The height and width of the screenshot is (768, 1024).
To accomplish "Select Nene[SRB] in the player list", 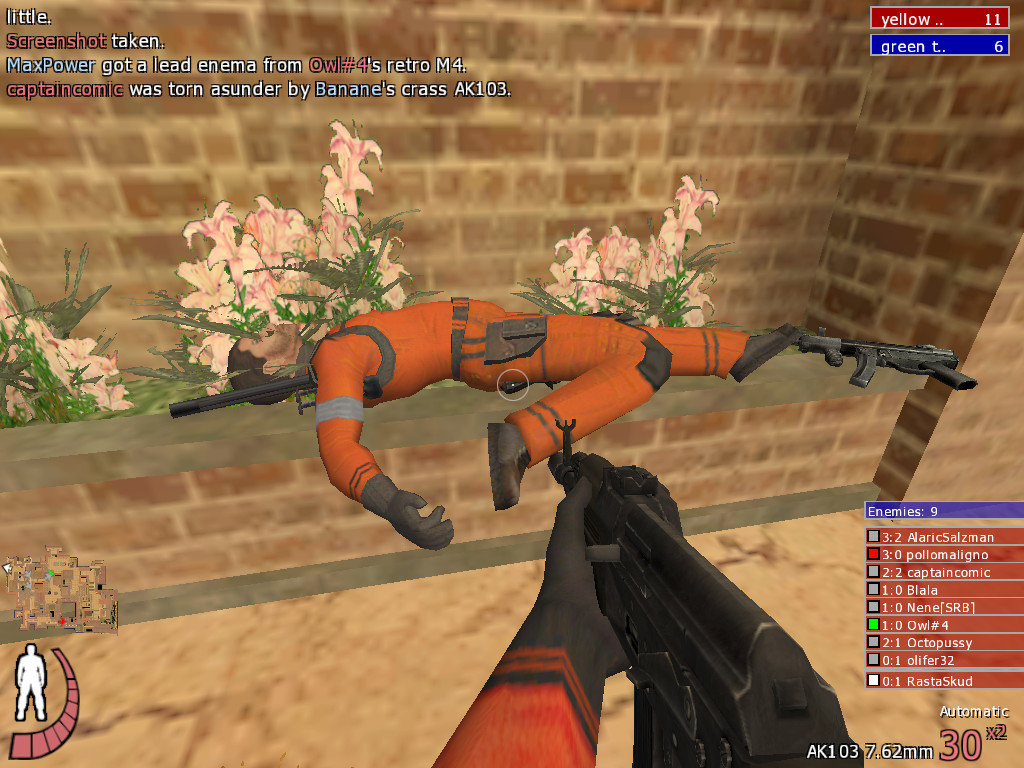I will pos(943,607).
